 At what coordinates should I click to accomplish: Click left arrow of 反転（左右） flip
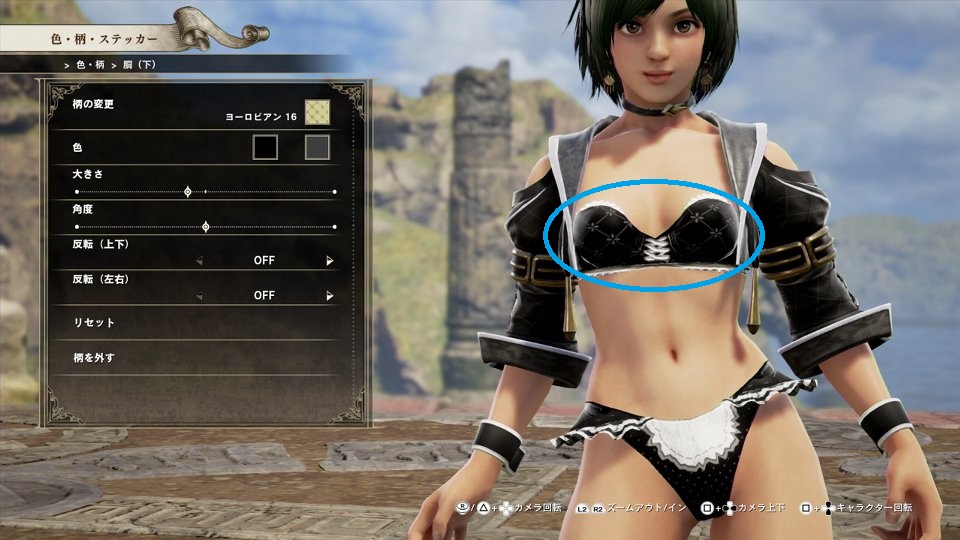click(x=198, y=296)
